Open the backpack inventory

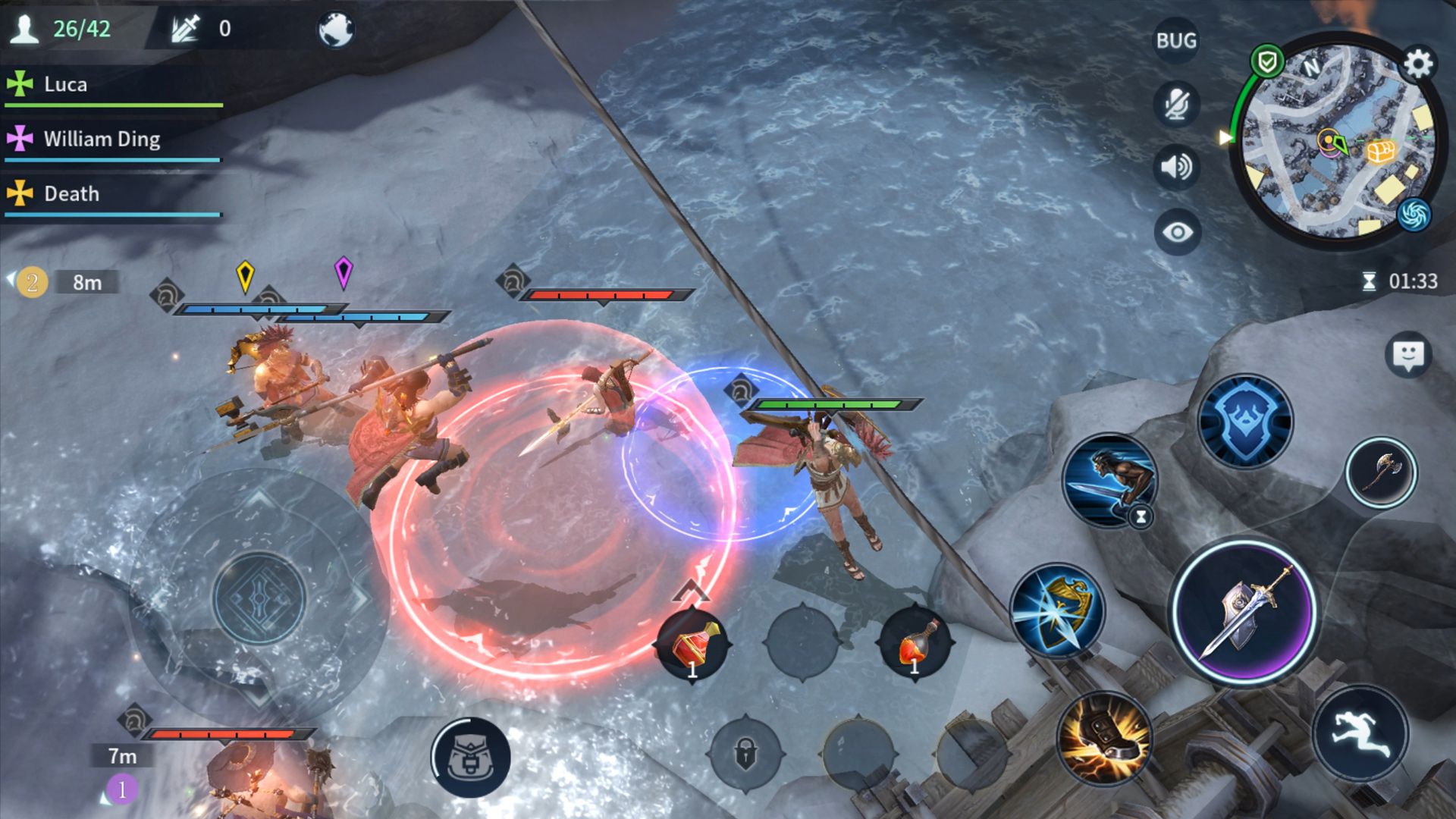(x=470, y=757)
